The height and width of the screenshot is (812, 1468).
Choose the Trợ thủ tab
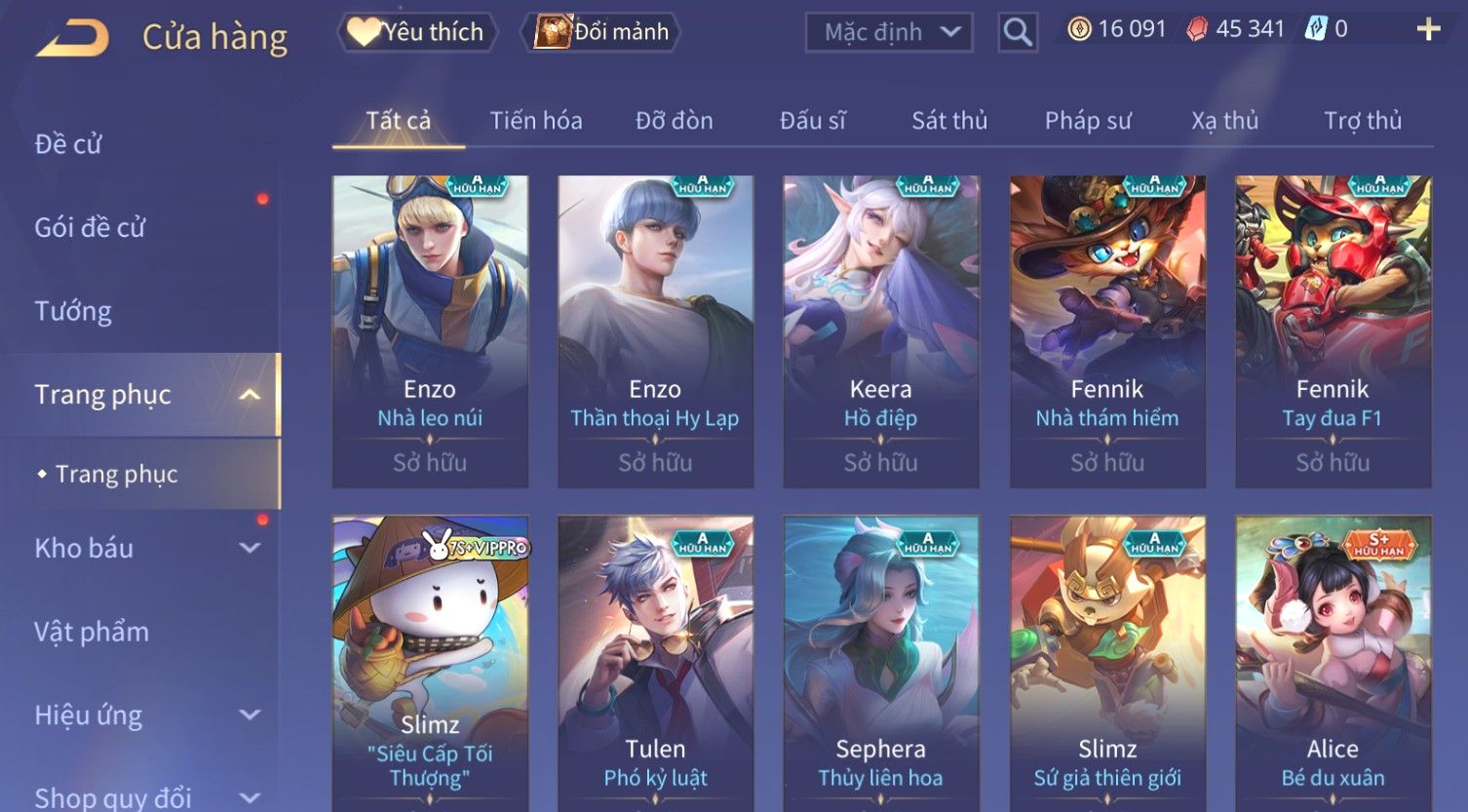point(1362,121)
